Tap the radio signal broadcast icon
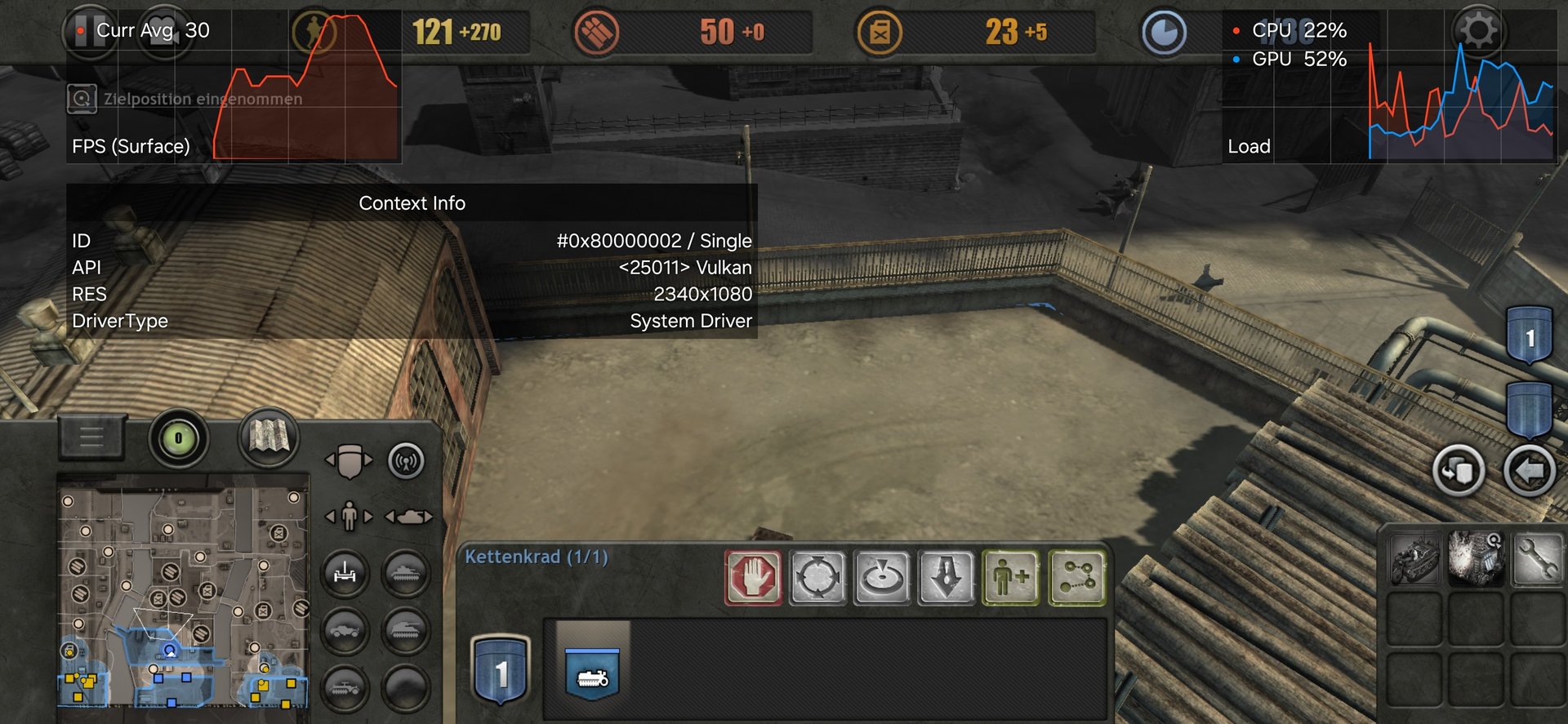Viewport: 1568px width, 724px height. (406, 461)
